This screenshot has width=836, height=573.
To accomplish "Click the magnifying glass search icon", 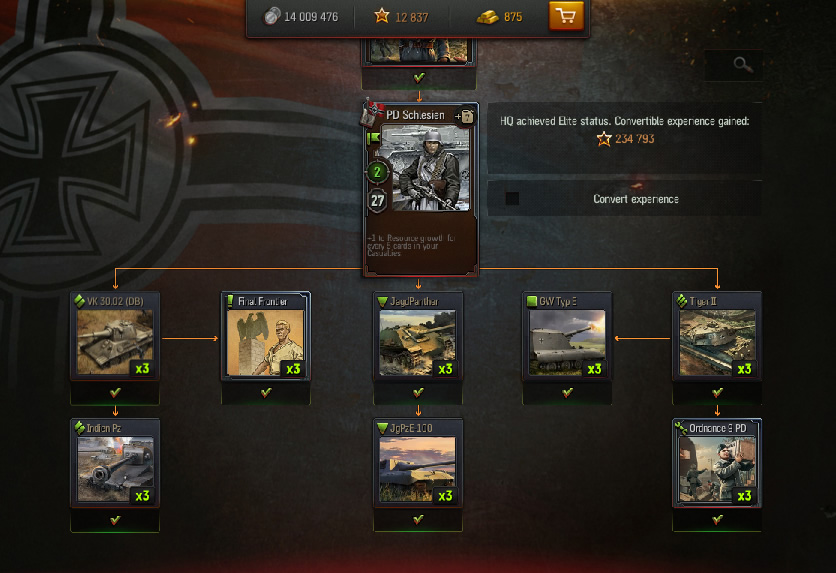I will point(741,65).
